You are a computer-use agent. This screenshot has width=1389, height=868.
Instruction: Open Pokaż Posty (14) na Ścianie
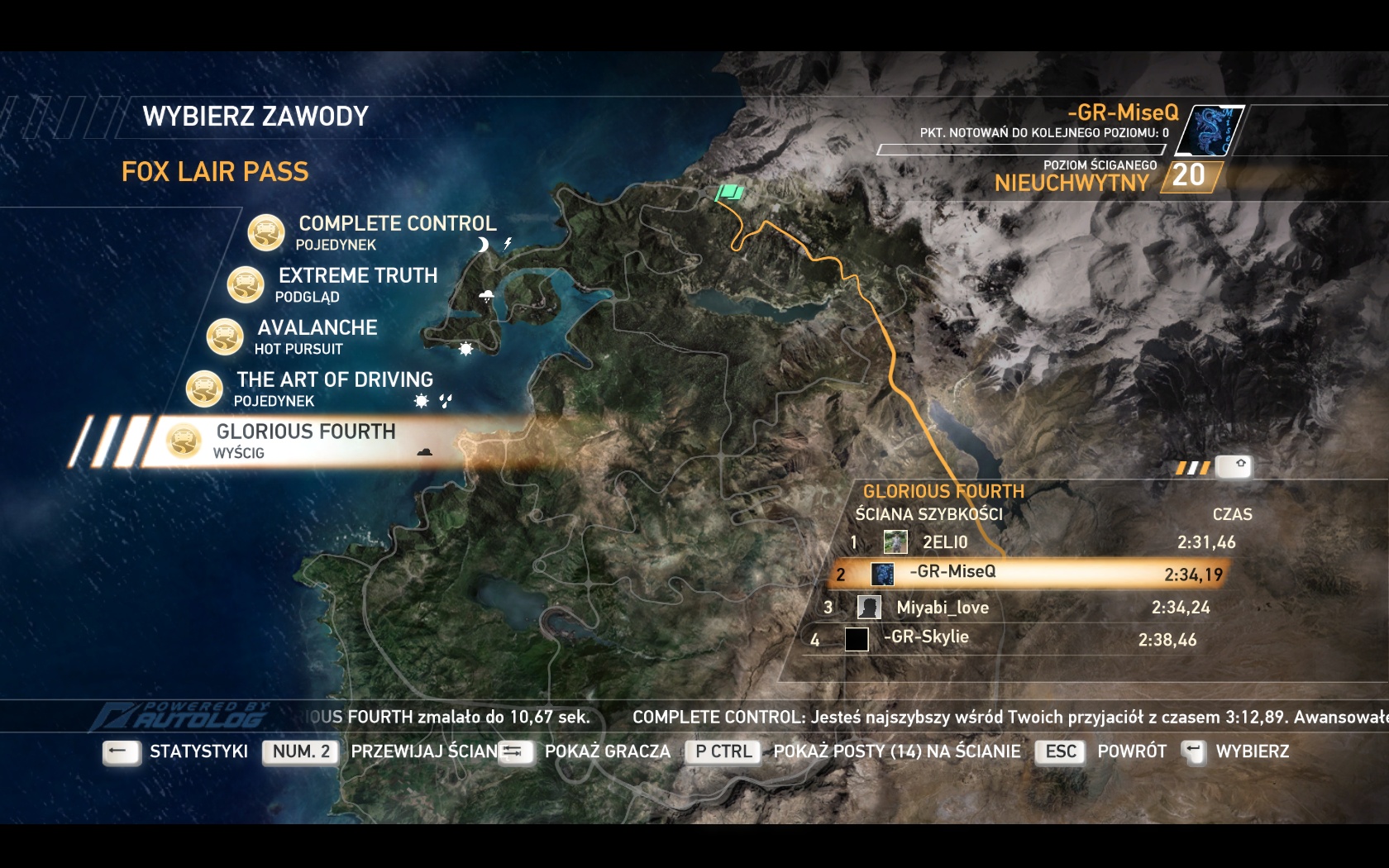click(896, 751)
